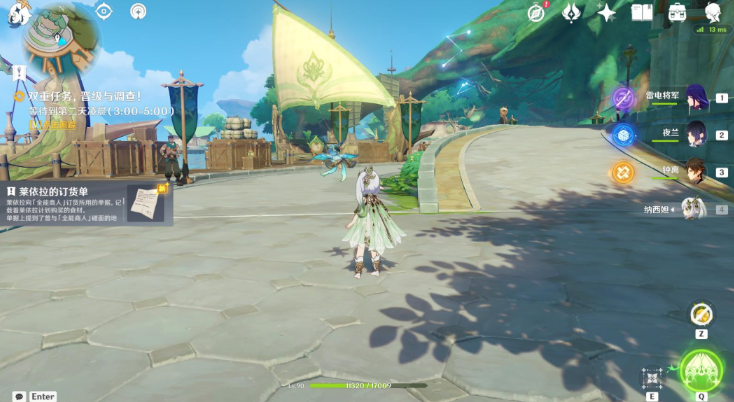Open the chat box speech bubble

coord(18,396)
